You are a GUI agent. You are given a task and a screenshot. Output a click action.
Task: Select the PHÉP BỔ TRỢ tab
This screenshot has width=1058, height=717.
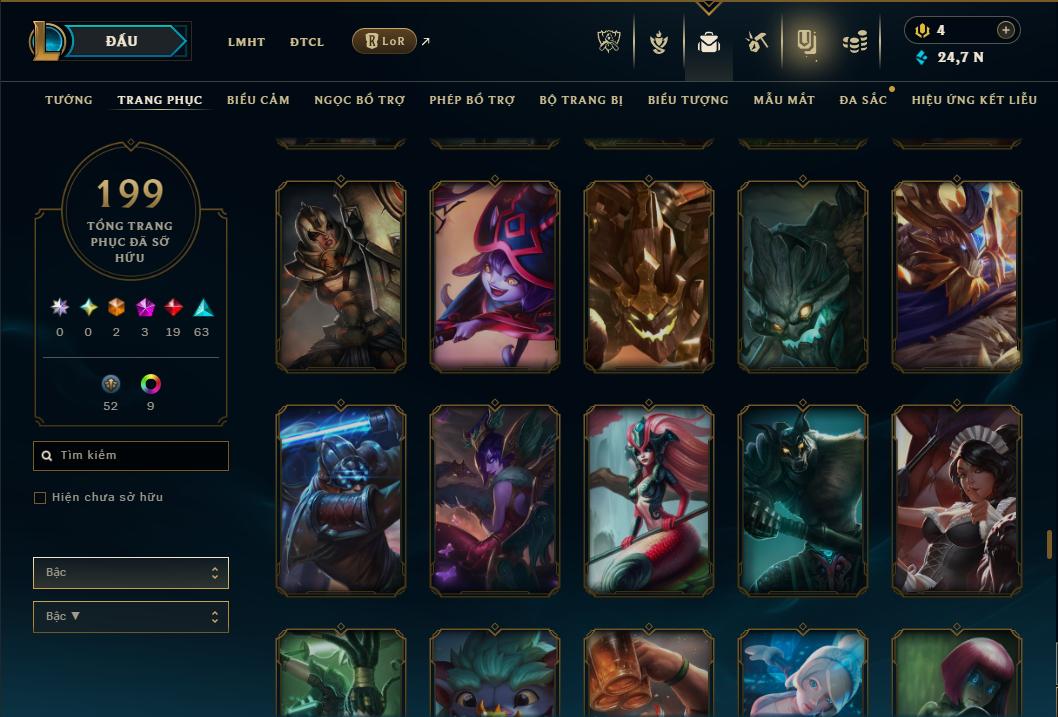tap(472, 100)
